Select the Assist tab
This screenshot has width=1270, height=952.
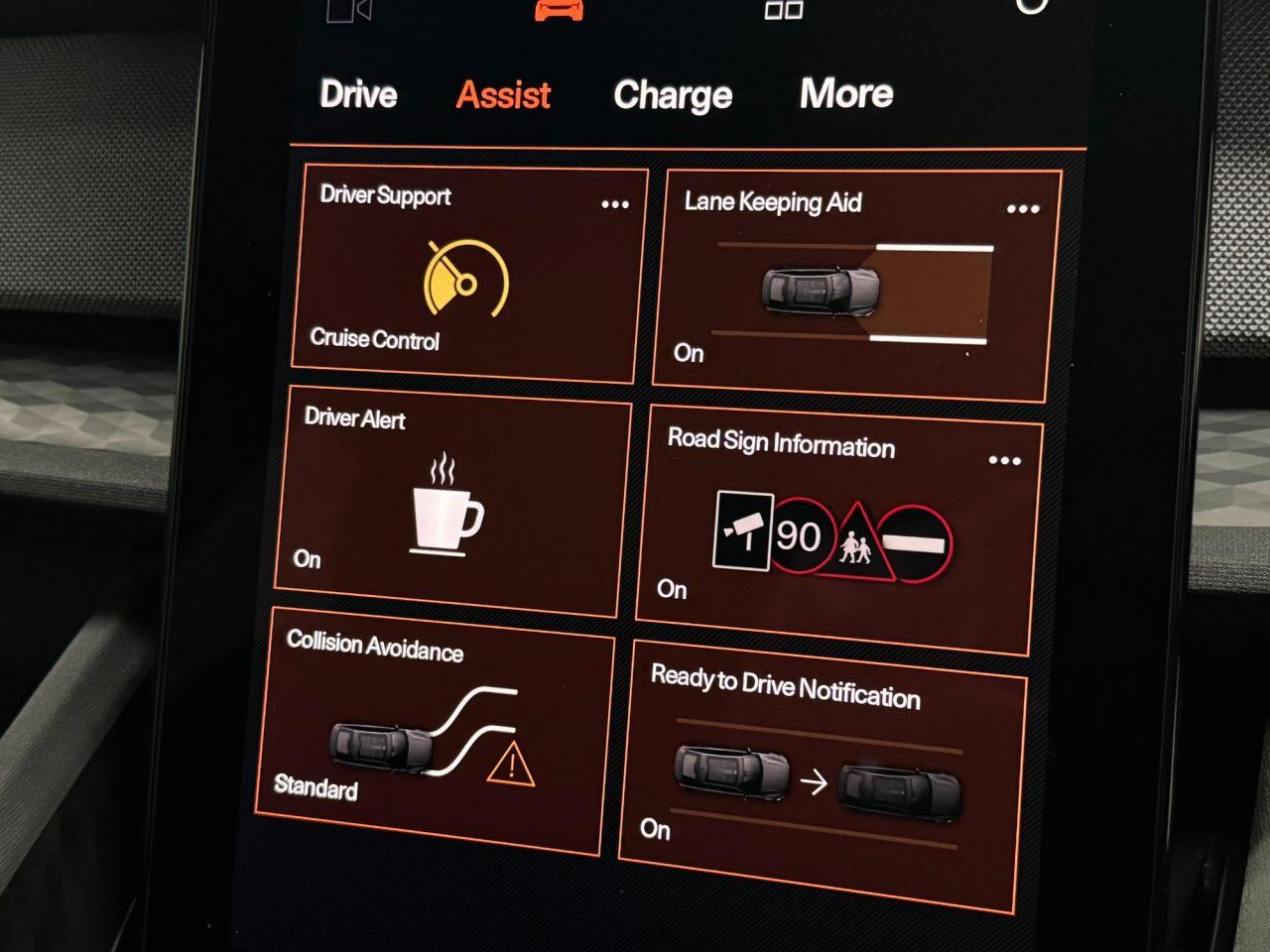click(503, 95)
